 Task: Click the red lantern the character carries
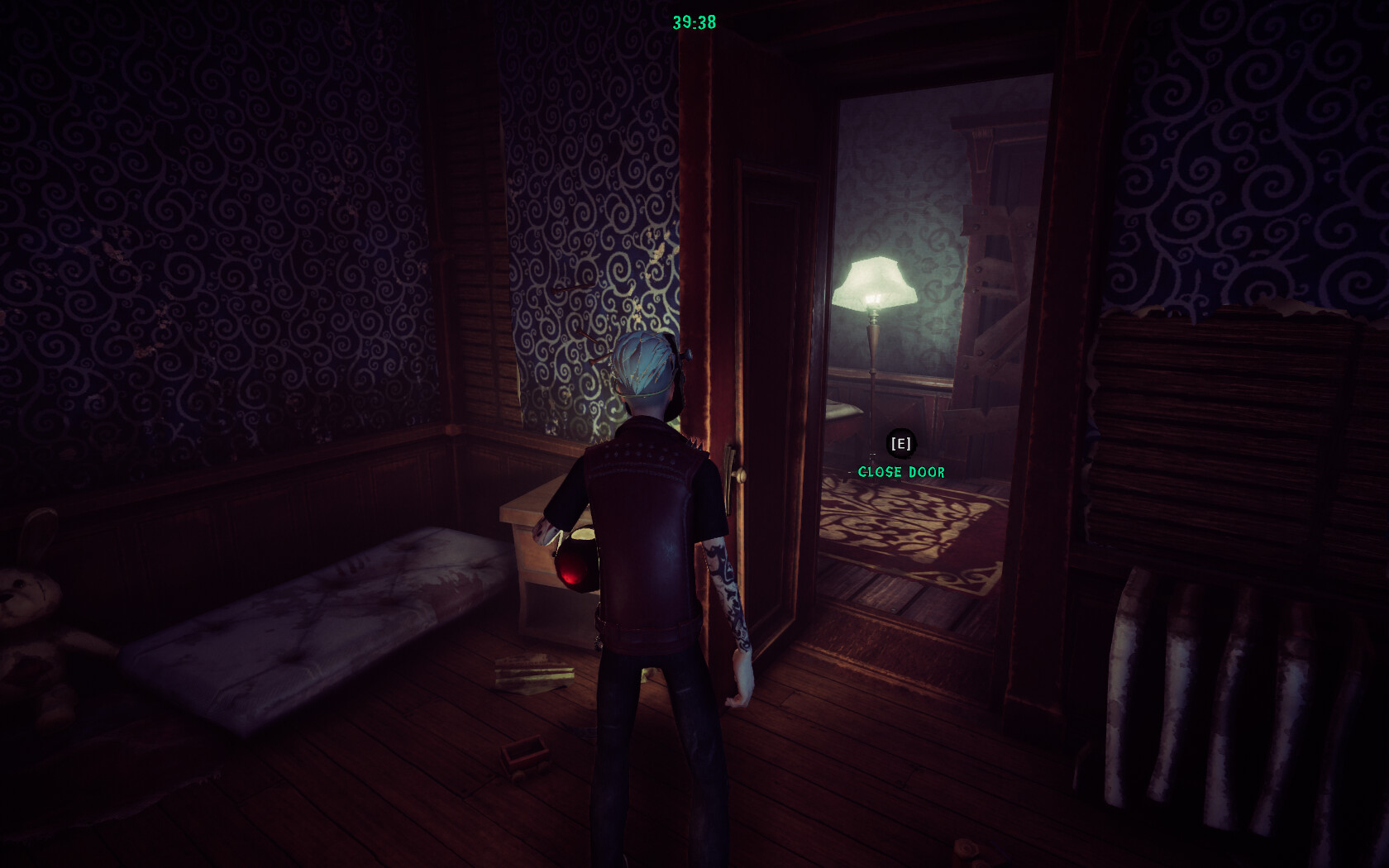(579, 566)
